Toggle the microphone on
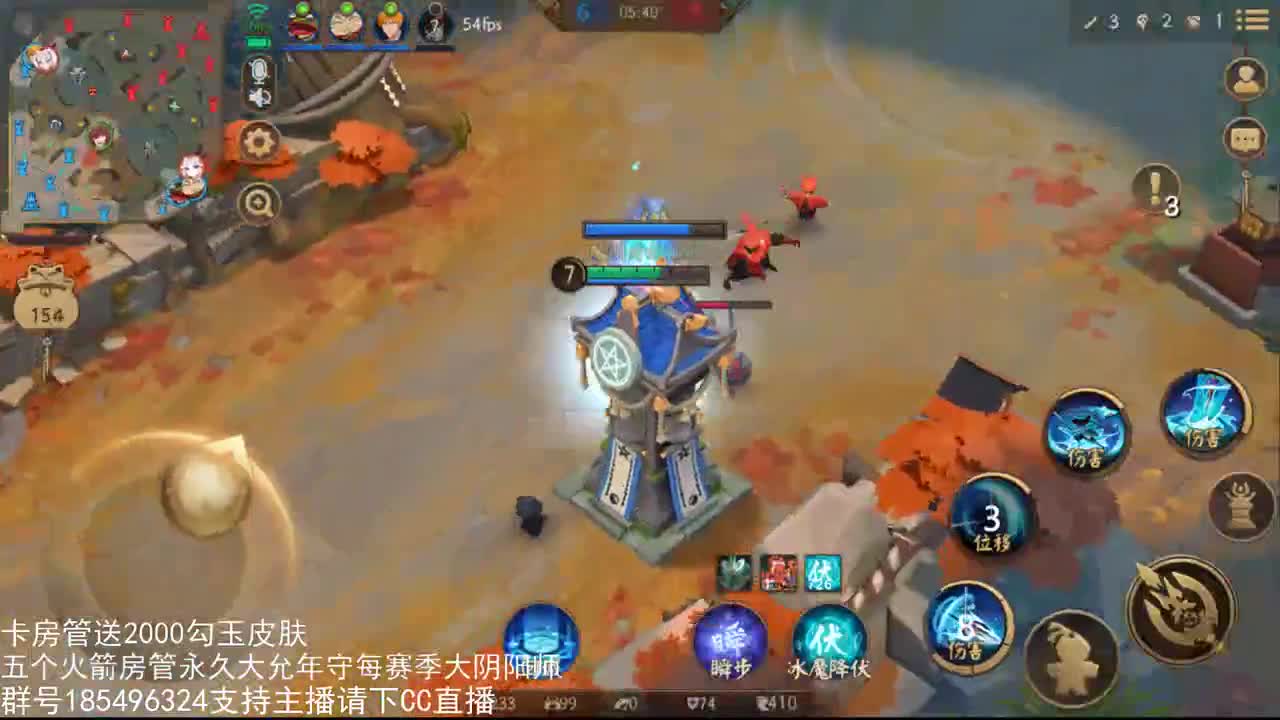The image size is (1280, 720). 260,71
